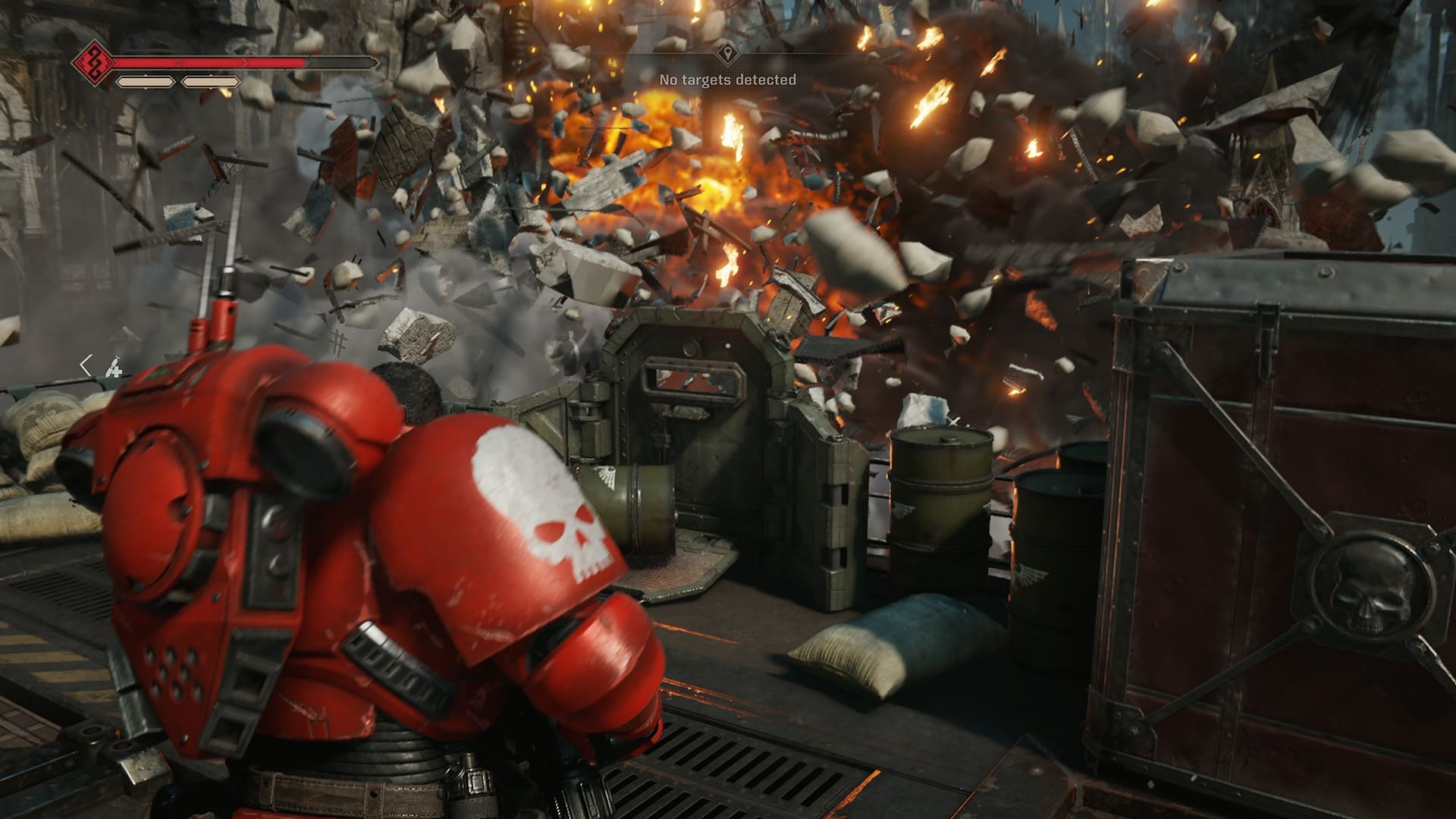1456x819 pixels.
Task: Click the medicae stimm syringe icon
Action: tap(114, 369)
